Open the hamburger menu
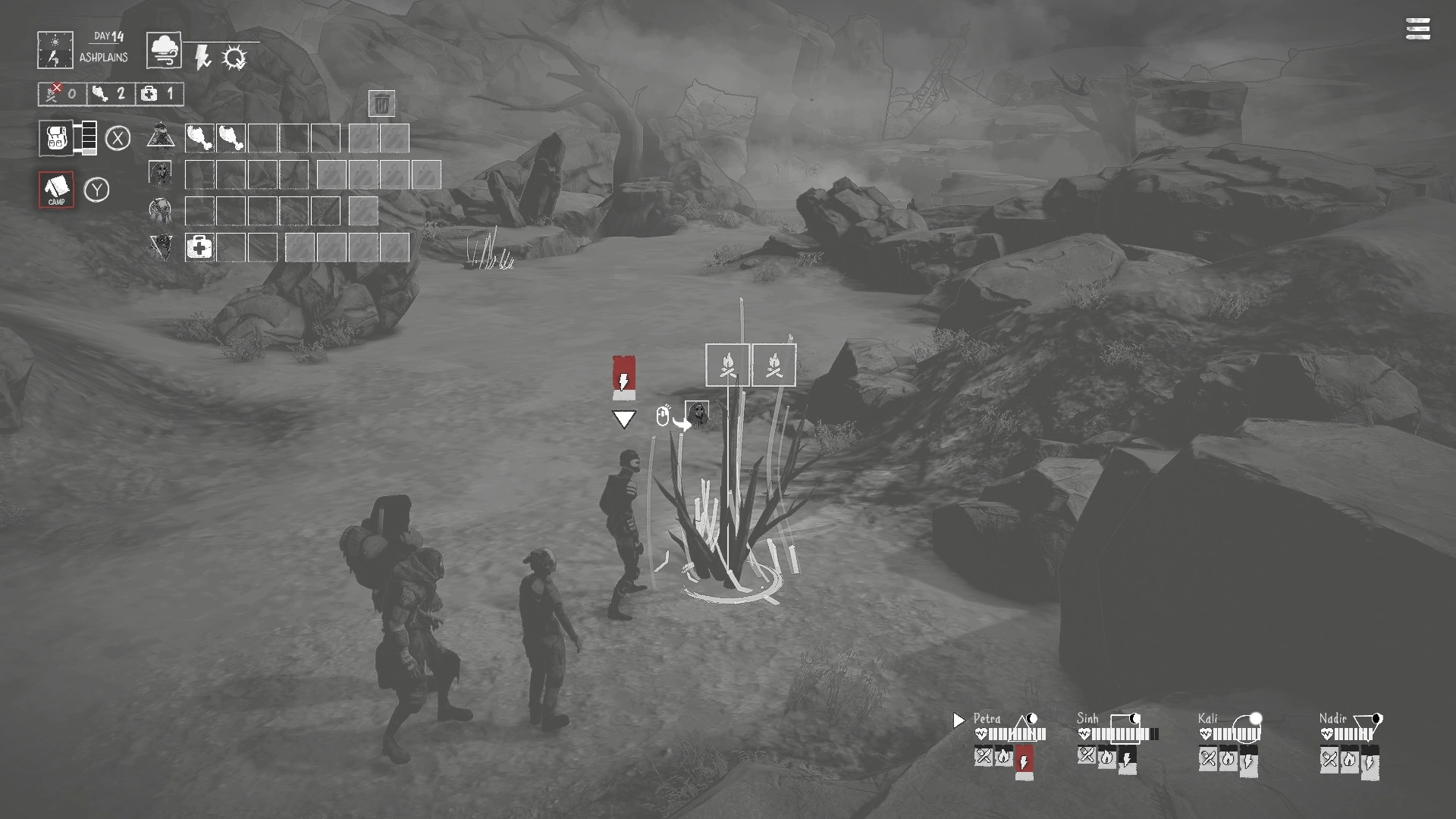 click(1417, 30)
